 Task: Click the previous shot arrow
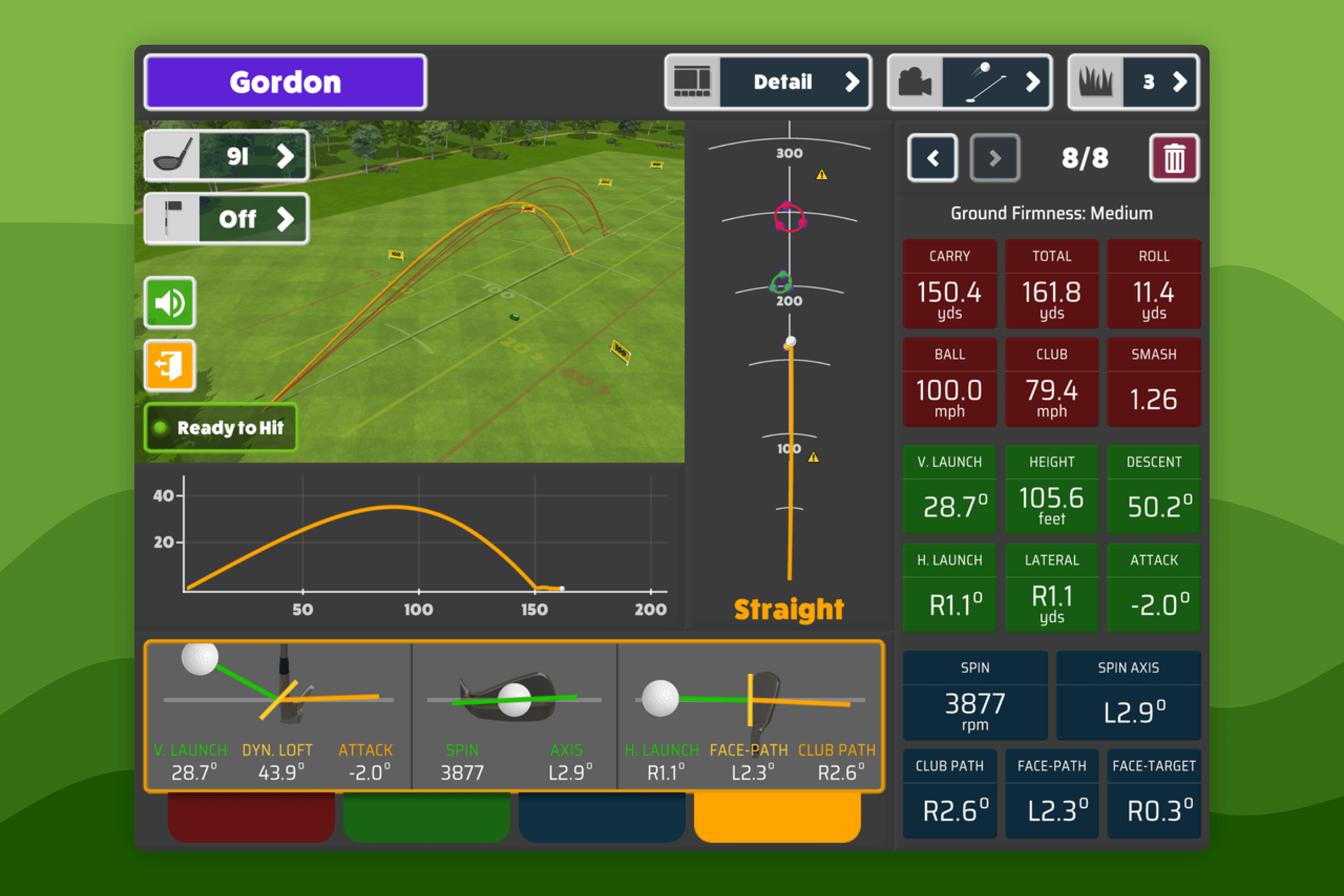point(933,158)
